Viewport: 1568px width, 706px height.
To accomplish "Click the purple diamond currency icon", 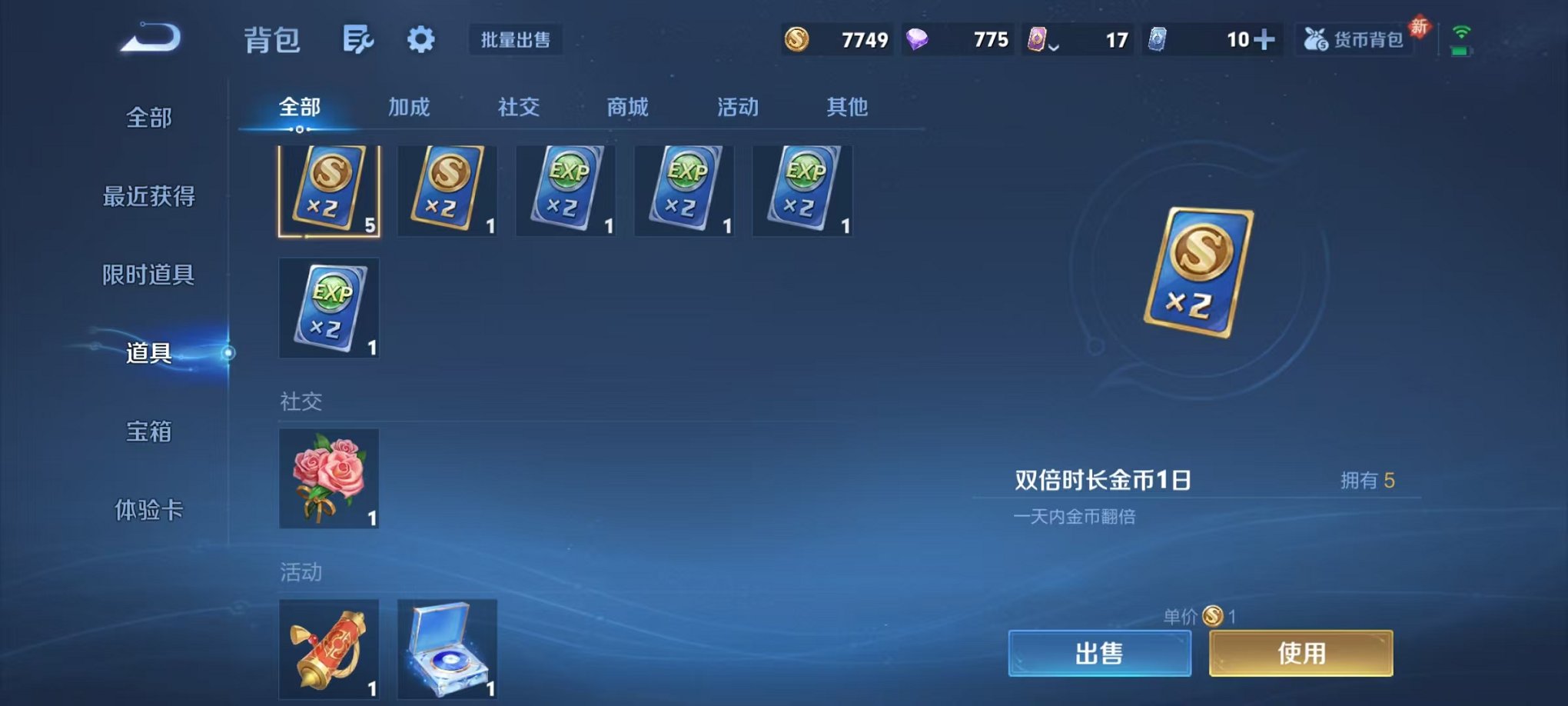I will click(919, 38).
